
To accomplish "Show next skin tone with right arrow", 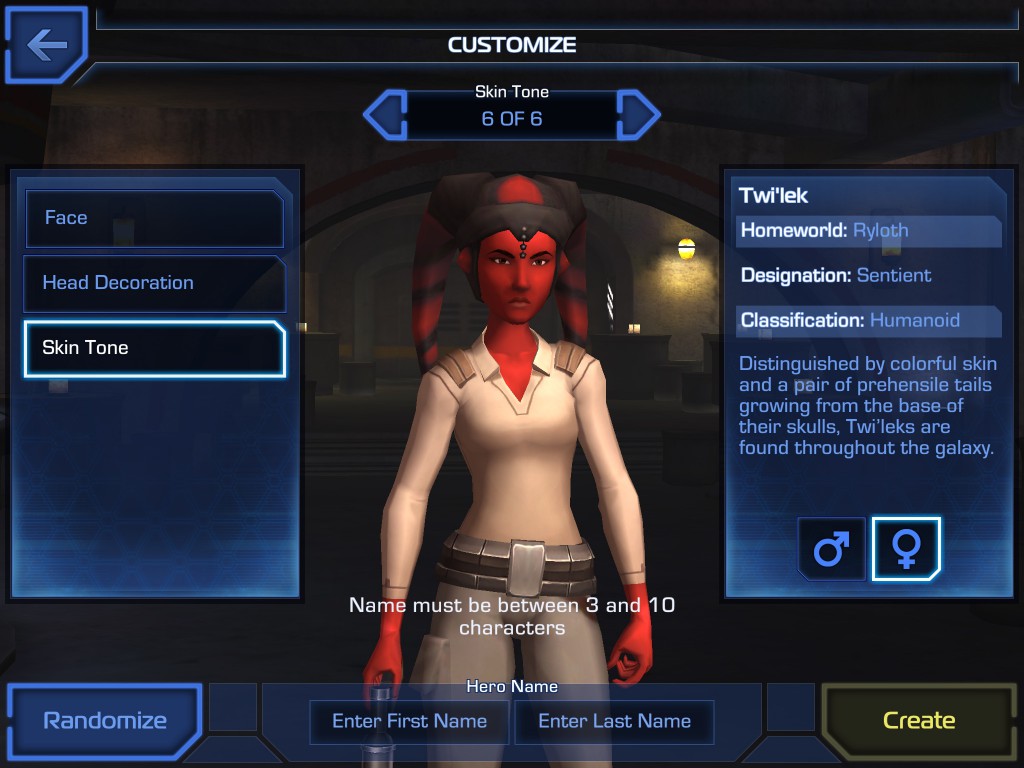I will (639, 115).
